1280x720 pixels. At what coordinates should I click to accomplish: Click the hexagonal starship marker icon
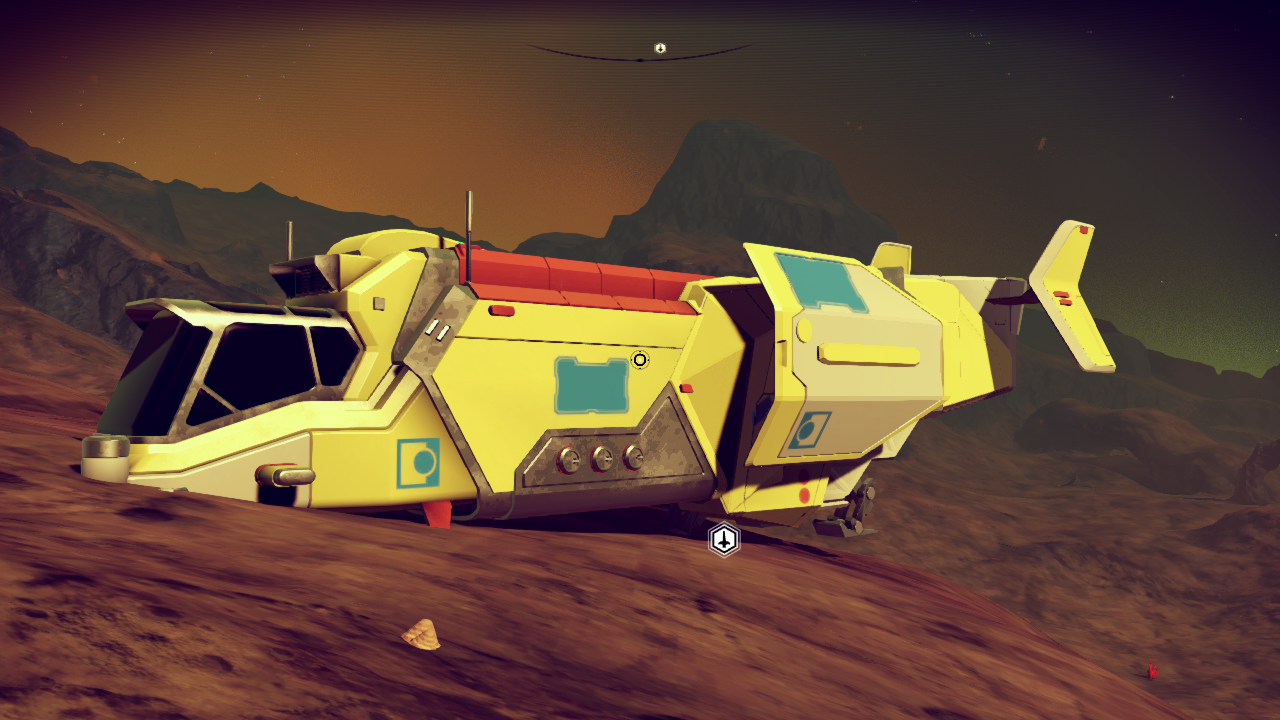[724, 539]
